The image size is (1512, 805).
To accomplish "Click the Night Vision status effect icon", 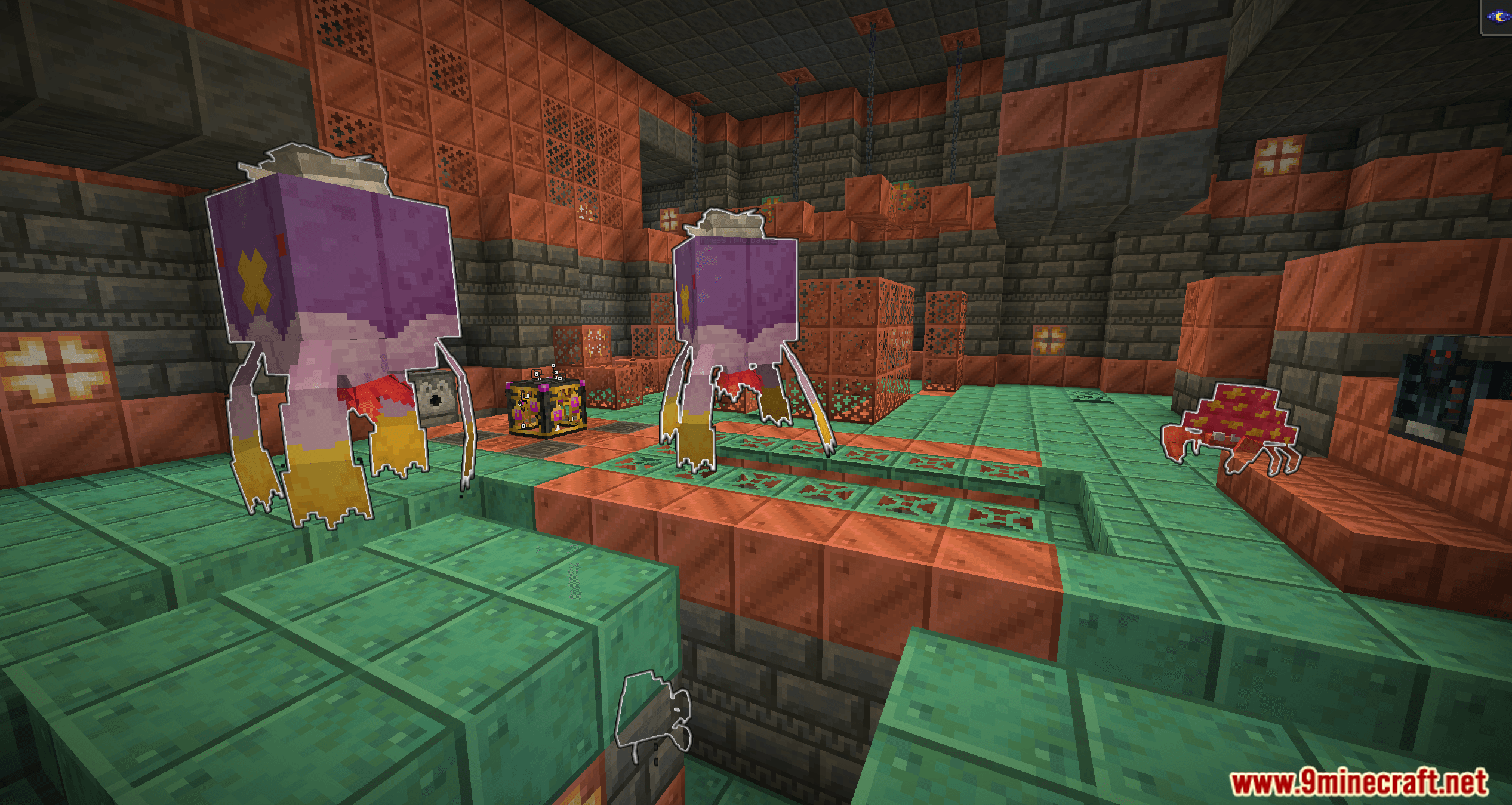I will click(x=1499, y=17).
